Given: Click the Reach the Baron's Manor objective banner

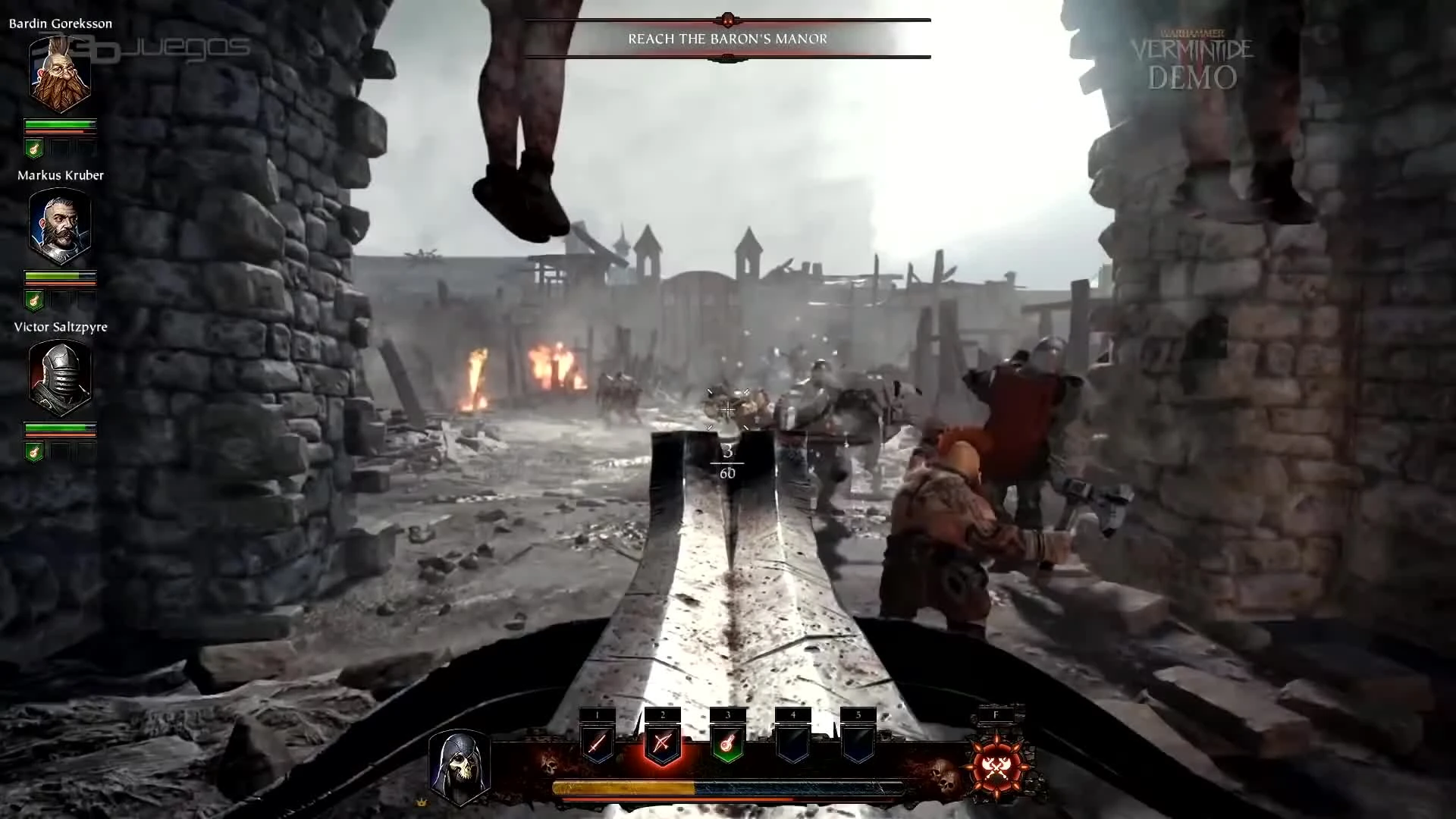Looking at the screenshot, I should [x=726, y=38].
